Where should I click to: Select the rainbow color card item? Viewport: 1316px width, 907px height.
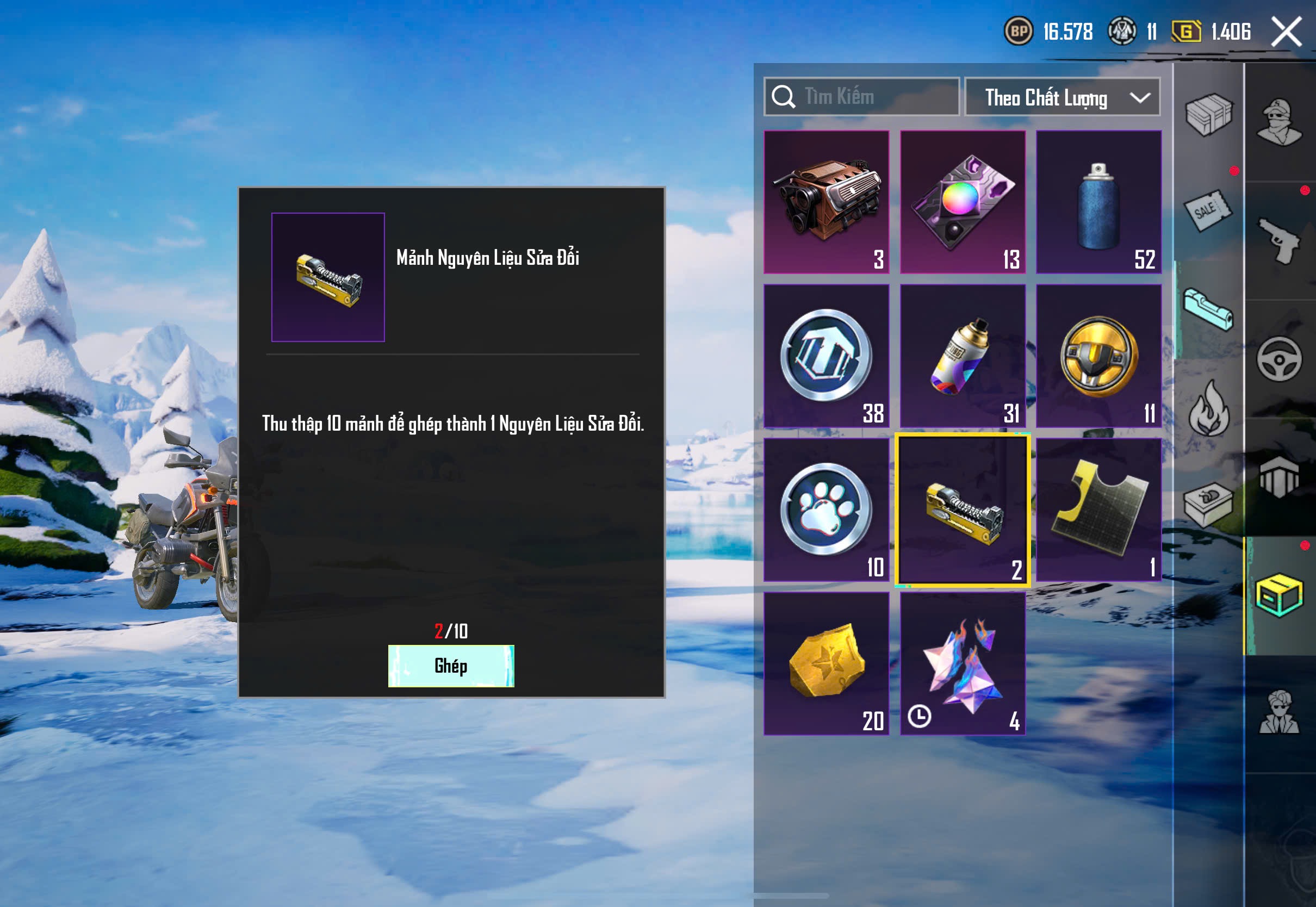click(x=963, y=202)
